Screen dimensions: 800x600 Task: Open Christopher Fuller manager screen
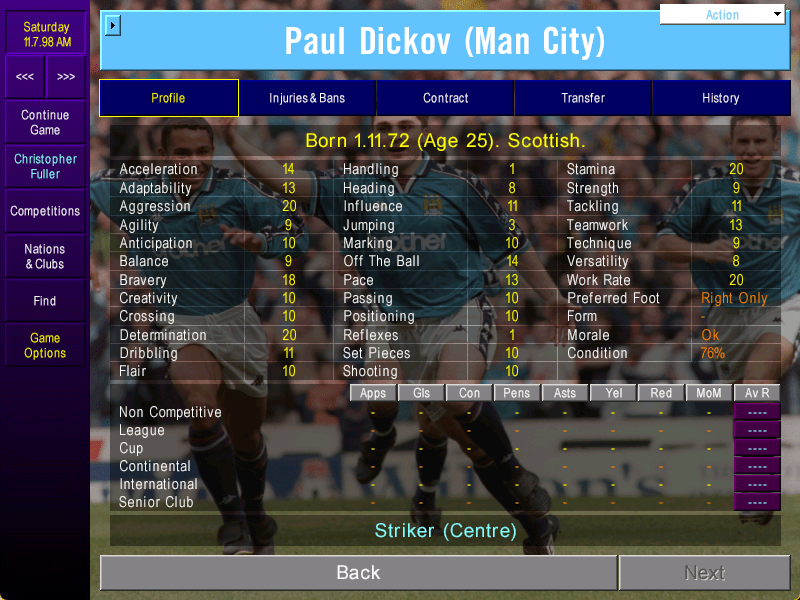pyautogui.click(x=45, y=166)
